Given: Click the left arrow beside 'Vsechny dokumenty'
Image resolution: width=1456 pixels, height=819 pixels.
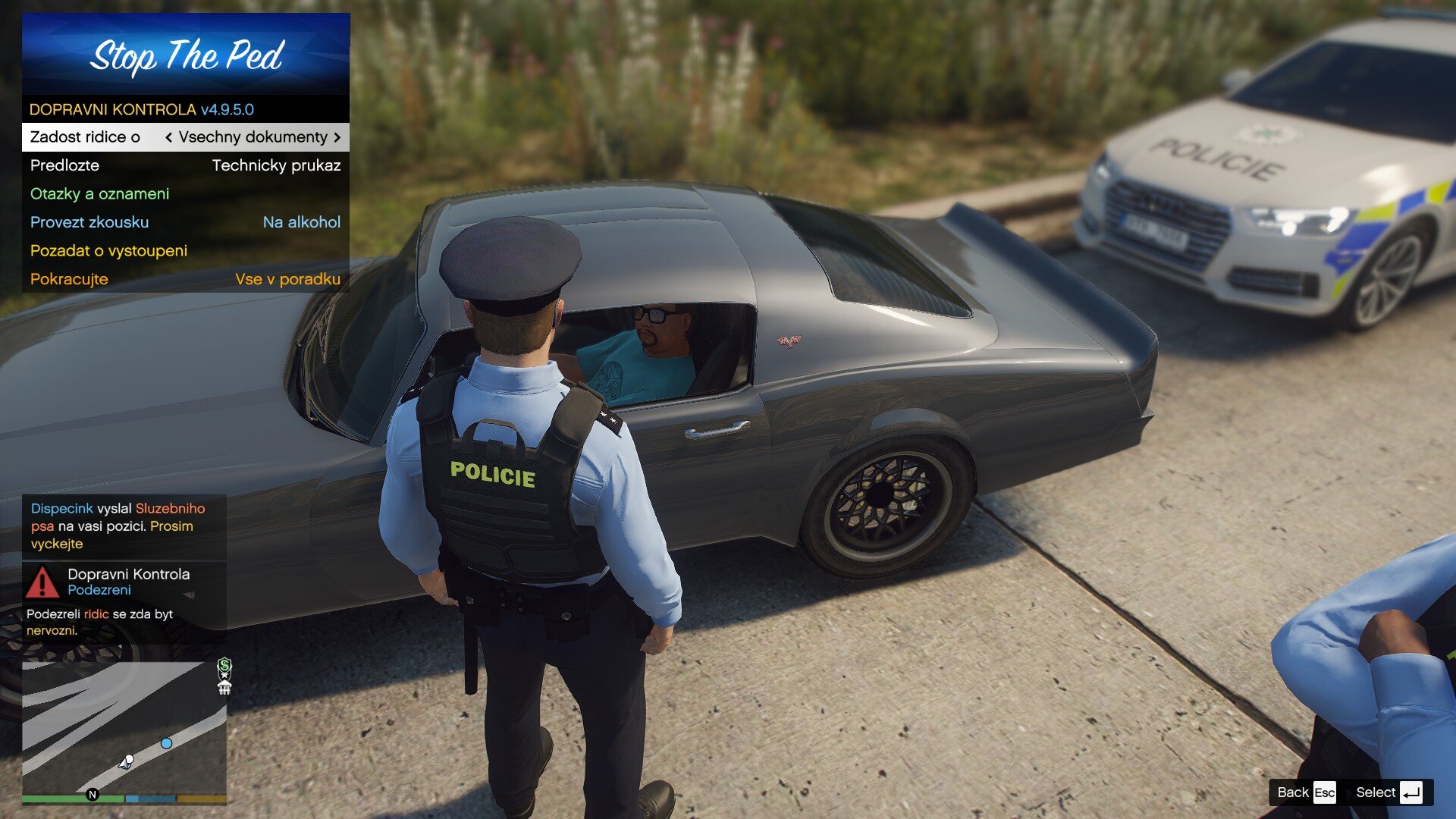Looking at the screenshot, I should [168, 137].
